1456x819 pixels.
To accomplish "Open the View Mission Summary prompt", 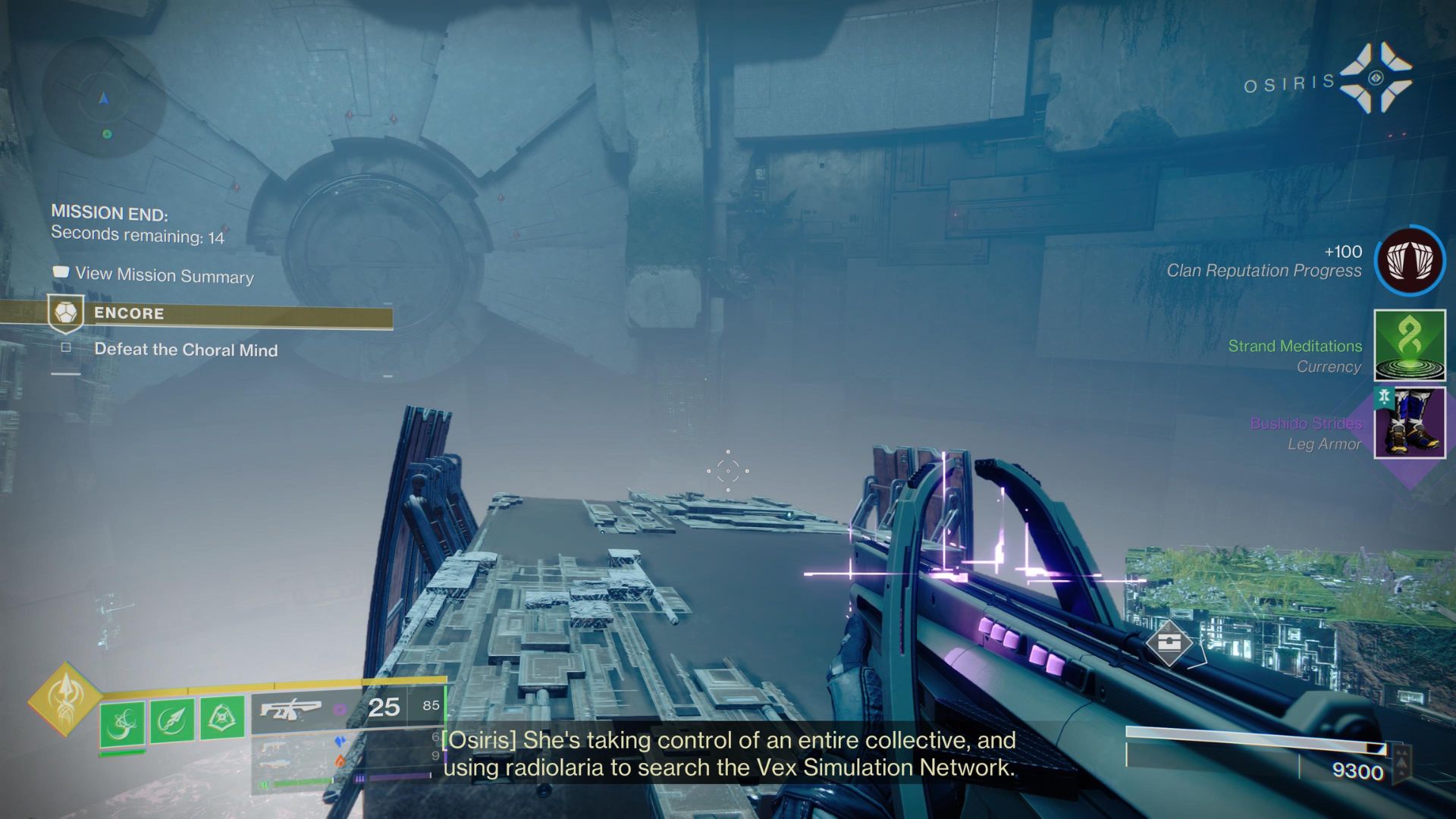I will (x=164, y=275).
